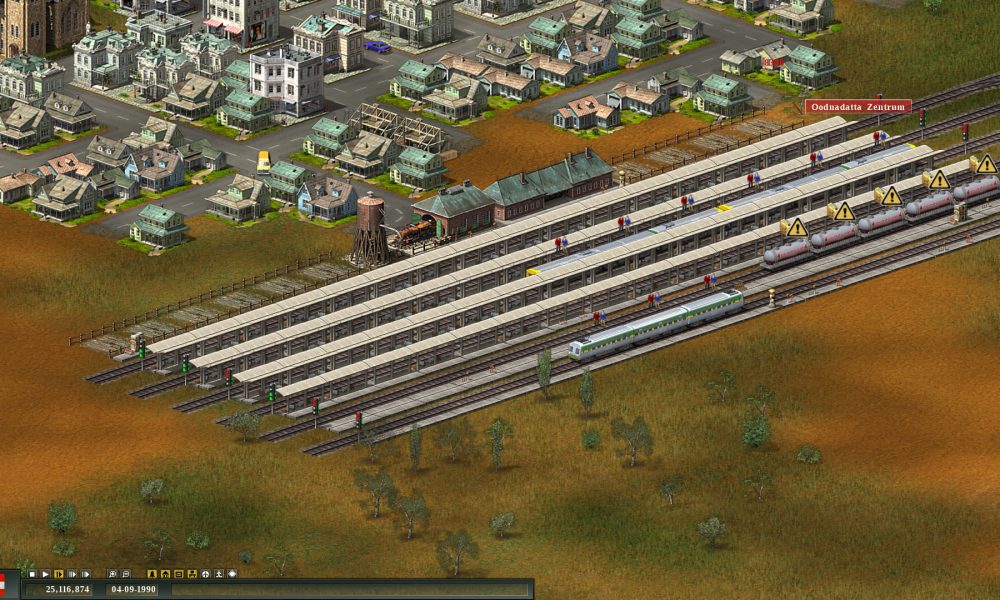
Task: Toggle the yellow house icon
Action: tap(165, 574)
